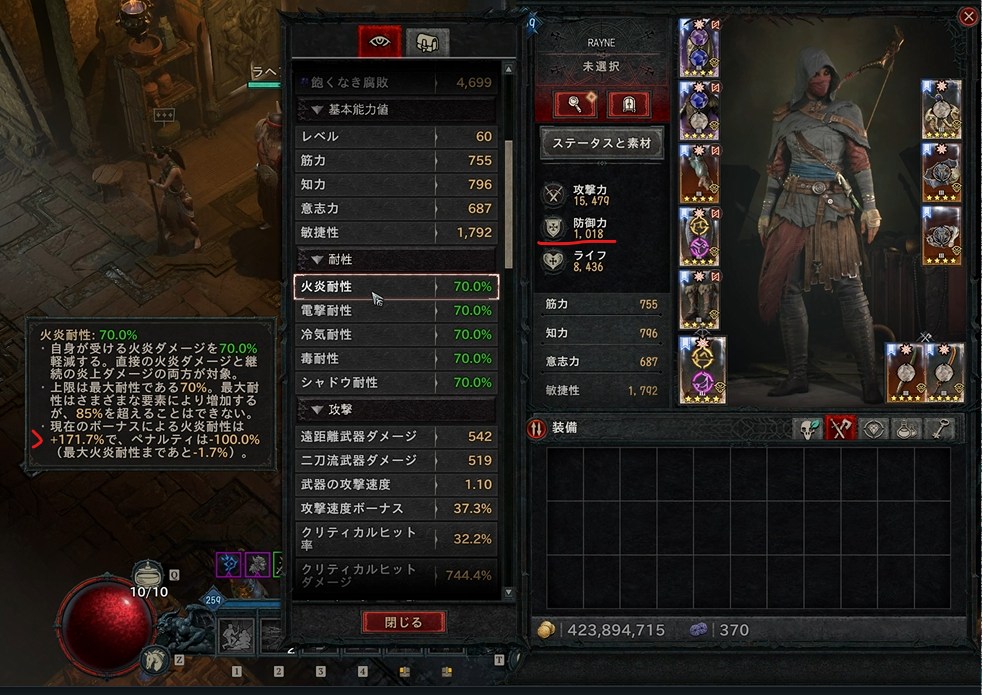Select the equipped boots slot

point(700,299)
